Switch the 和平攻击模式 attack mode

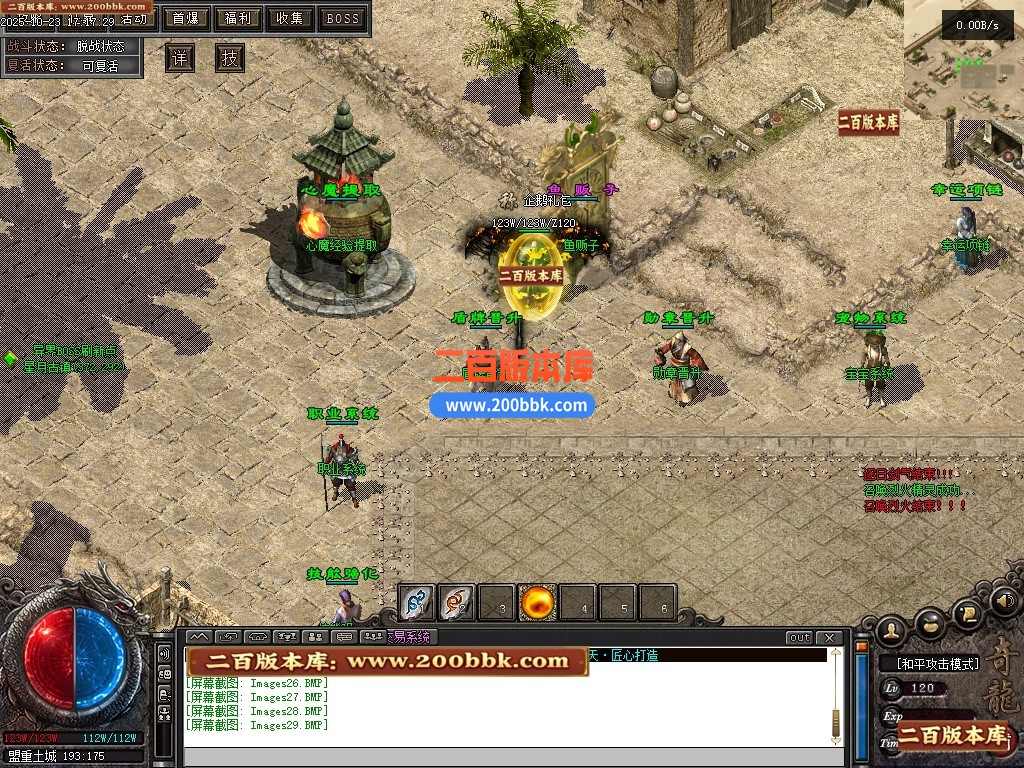pos(928,663)
